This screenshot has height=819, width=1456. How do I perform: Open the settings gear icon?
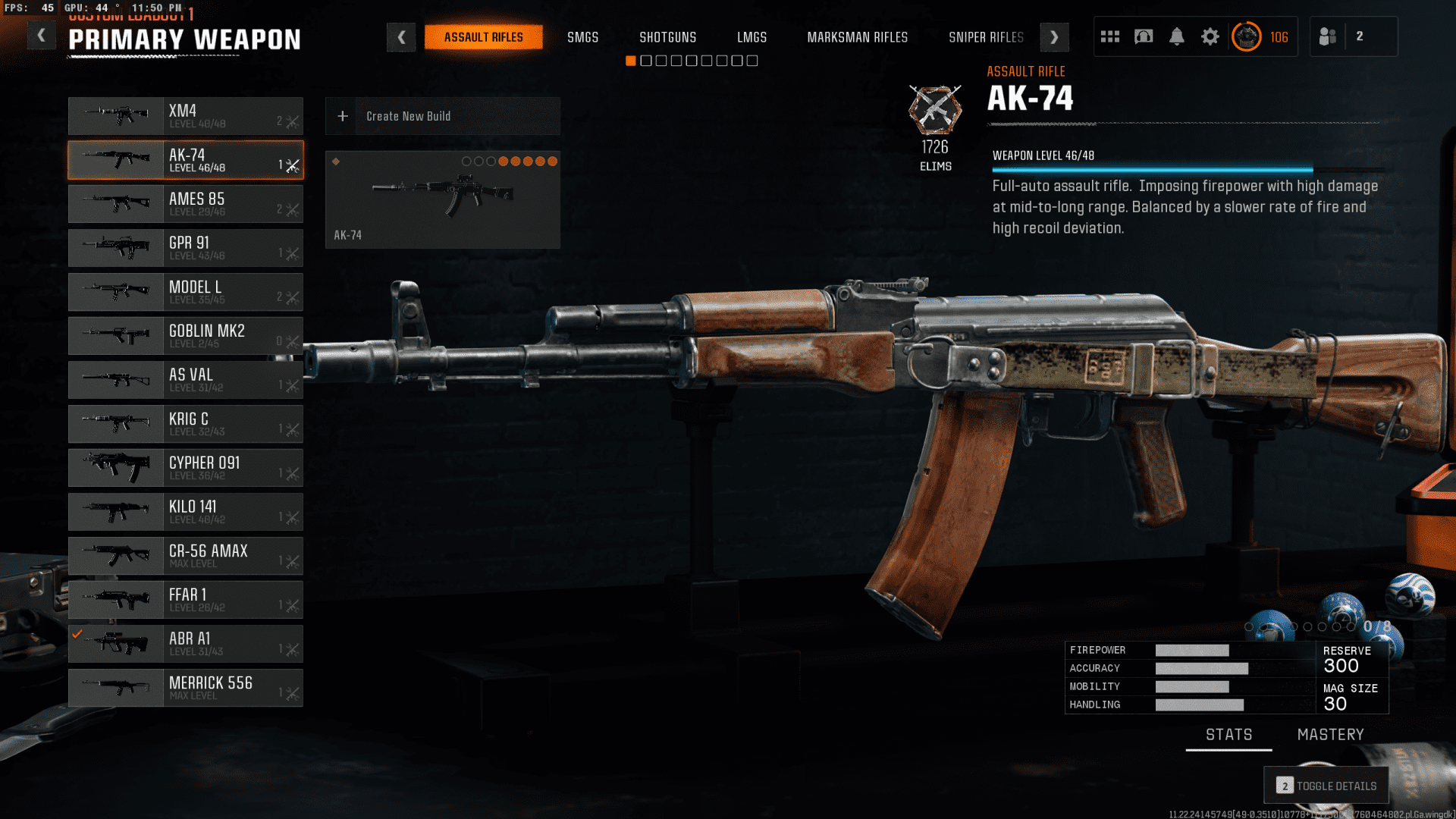(x=1210, y=36)
